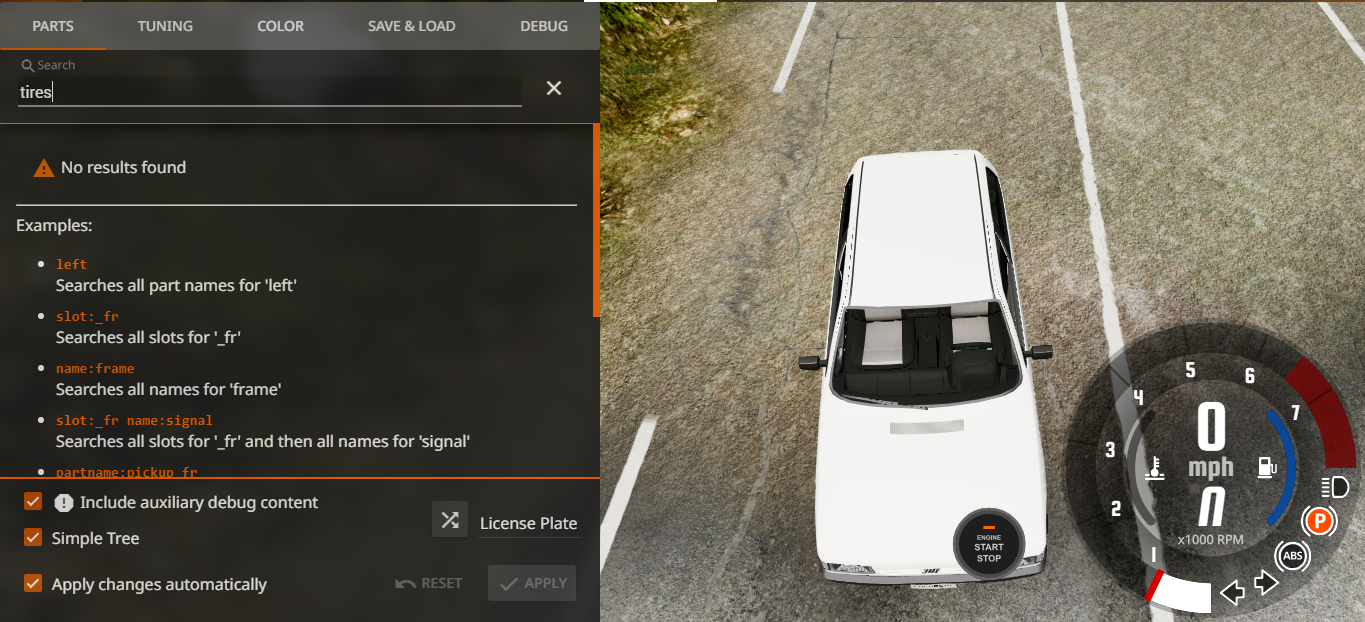Viewport: 1365px width, 622px height.
Task: Uncheck the Simple Tree option
Action: pos(33,538)
